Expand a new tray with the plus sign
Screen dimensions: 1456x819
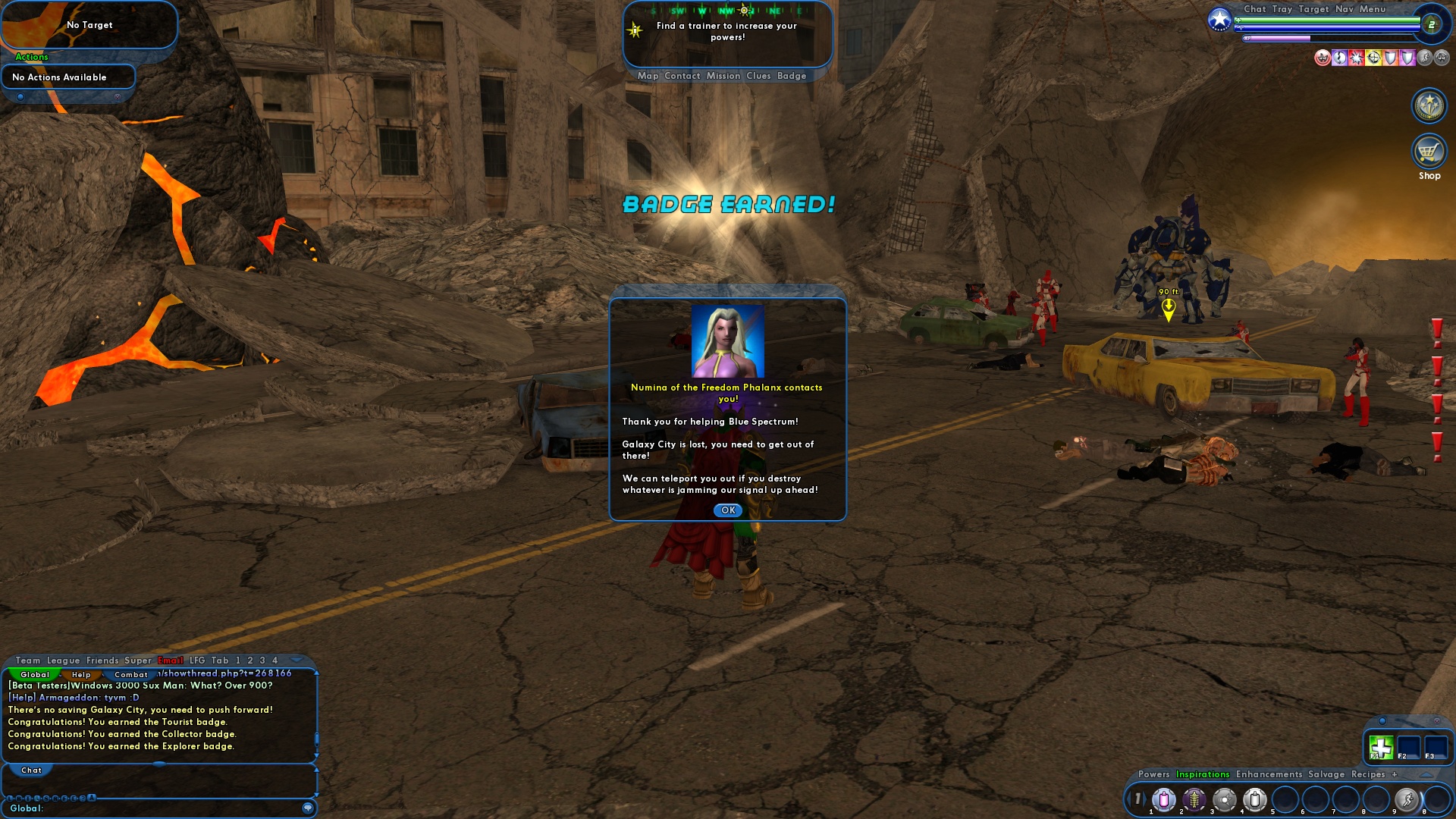(1395, 774)
